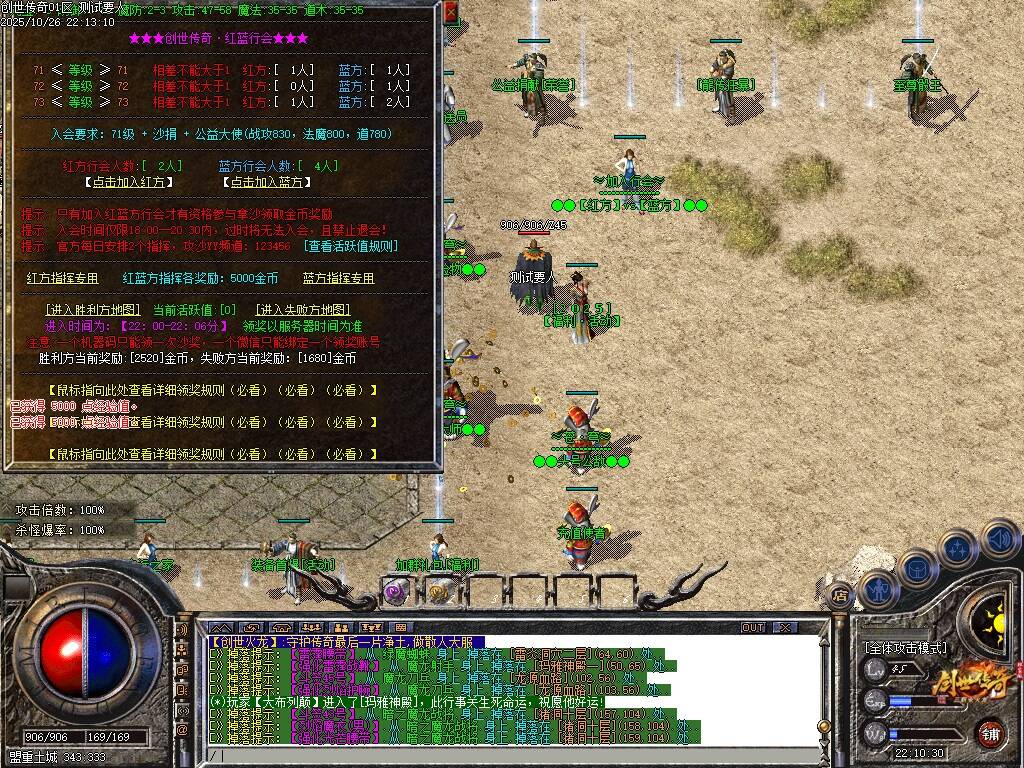The width and height of the screenshot is (1024, 768).
Task: Join the red team via 点击加入红方
Action: (127, 182)
